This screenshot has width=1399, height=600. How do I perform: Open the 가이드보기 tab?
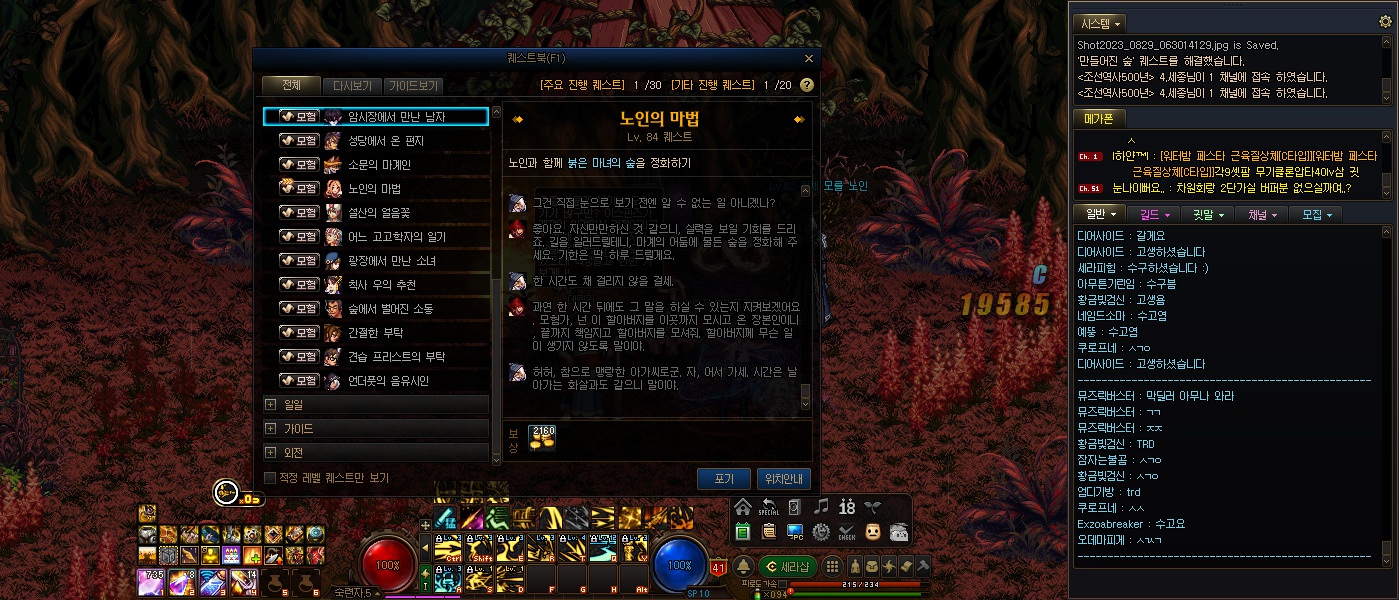coord(413,86)
